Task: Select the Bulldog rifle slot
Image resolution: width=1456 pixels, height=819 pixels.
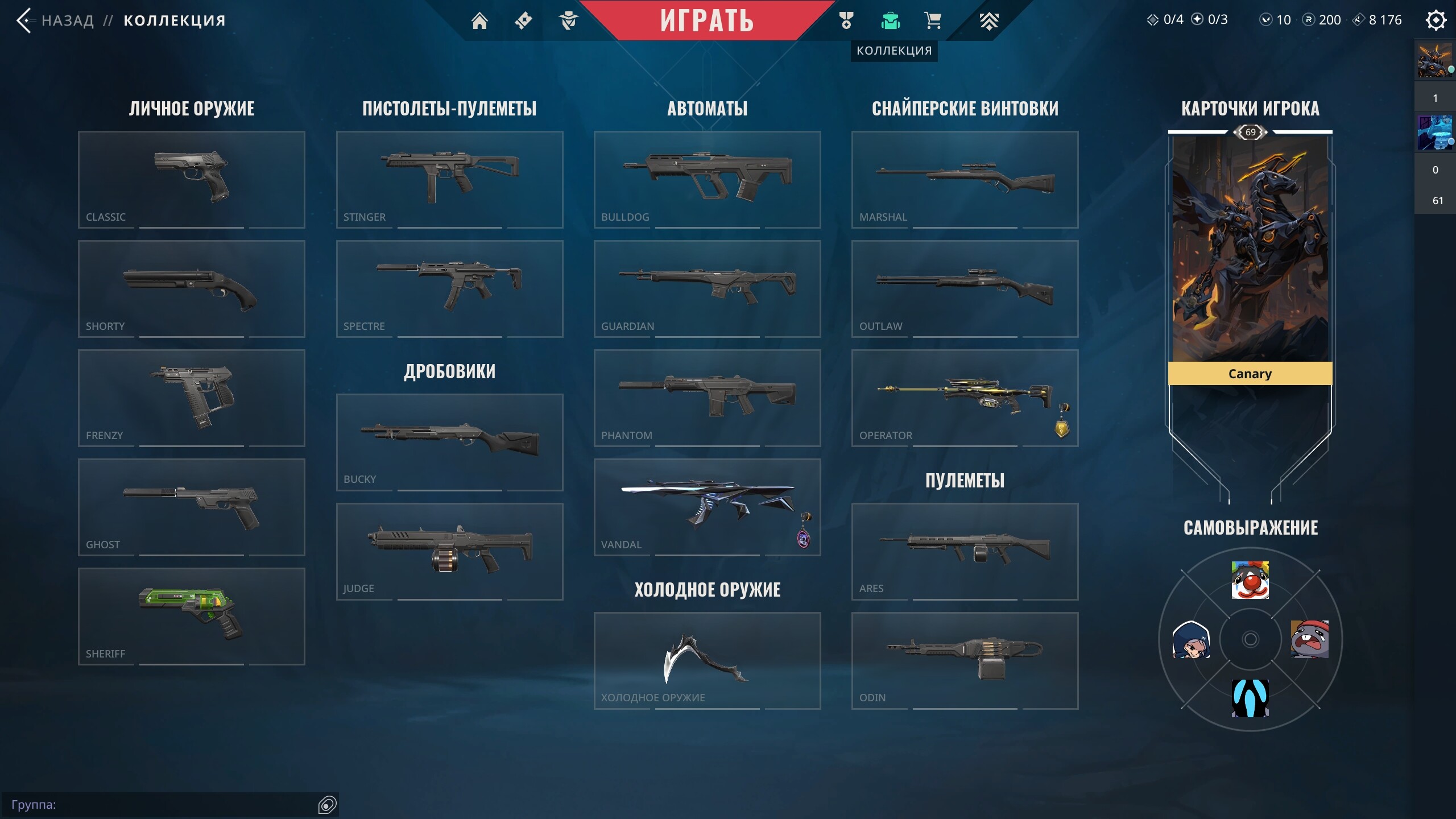Action: [x=707, y=179]
